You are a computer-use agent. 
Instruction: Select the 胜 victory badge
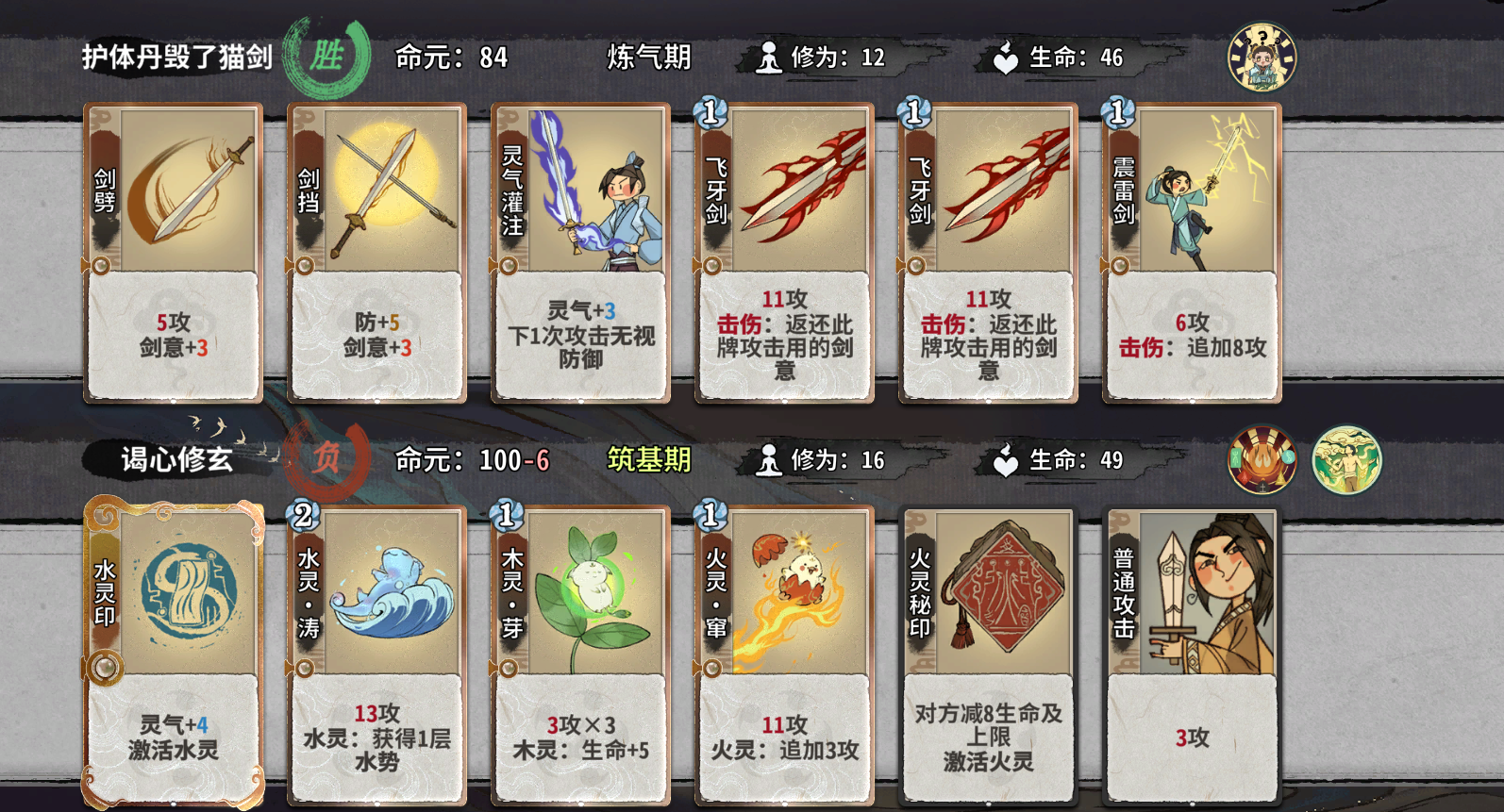(x=326, y=55)
